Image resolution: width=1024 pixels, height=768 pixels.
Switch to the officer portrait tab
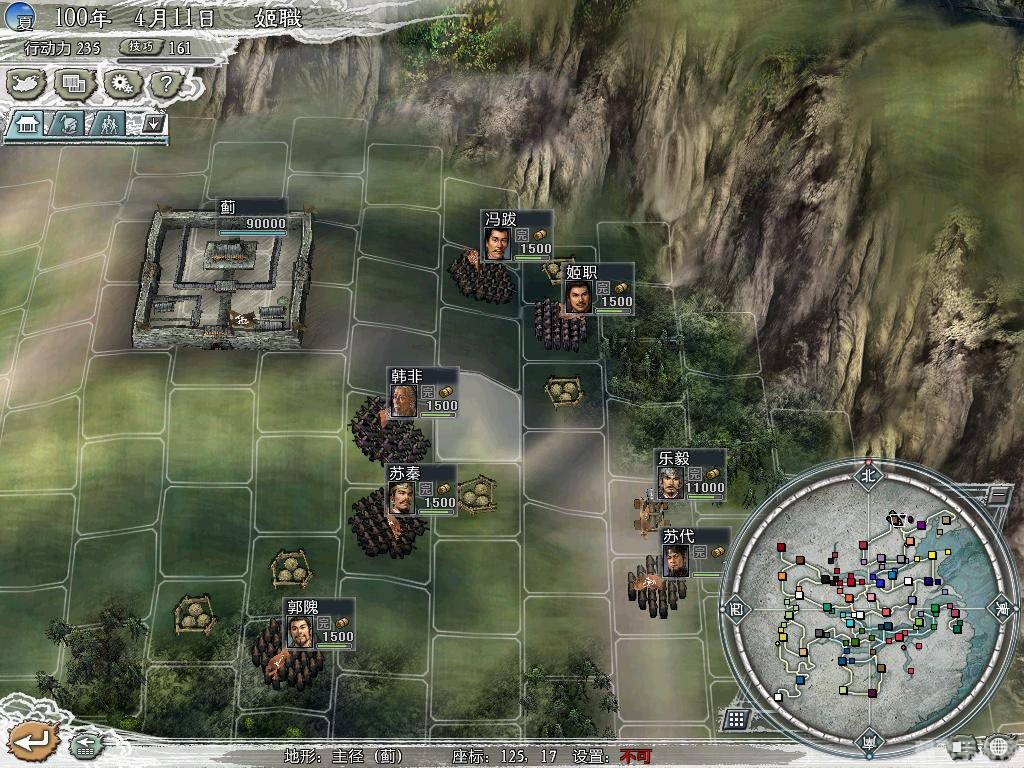pos(67,124)
